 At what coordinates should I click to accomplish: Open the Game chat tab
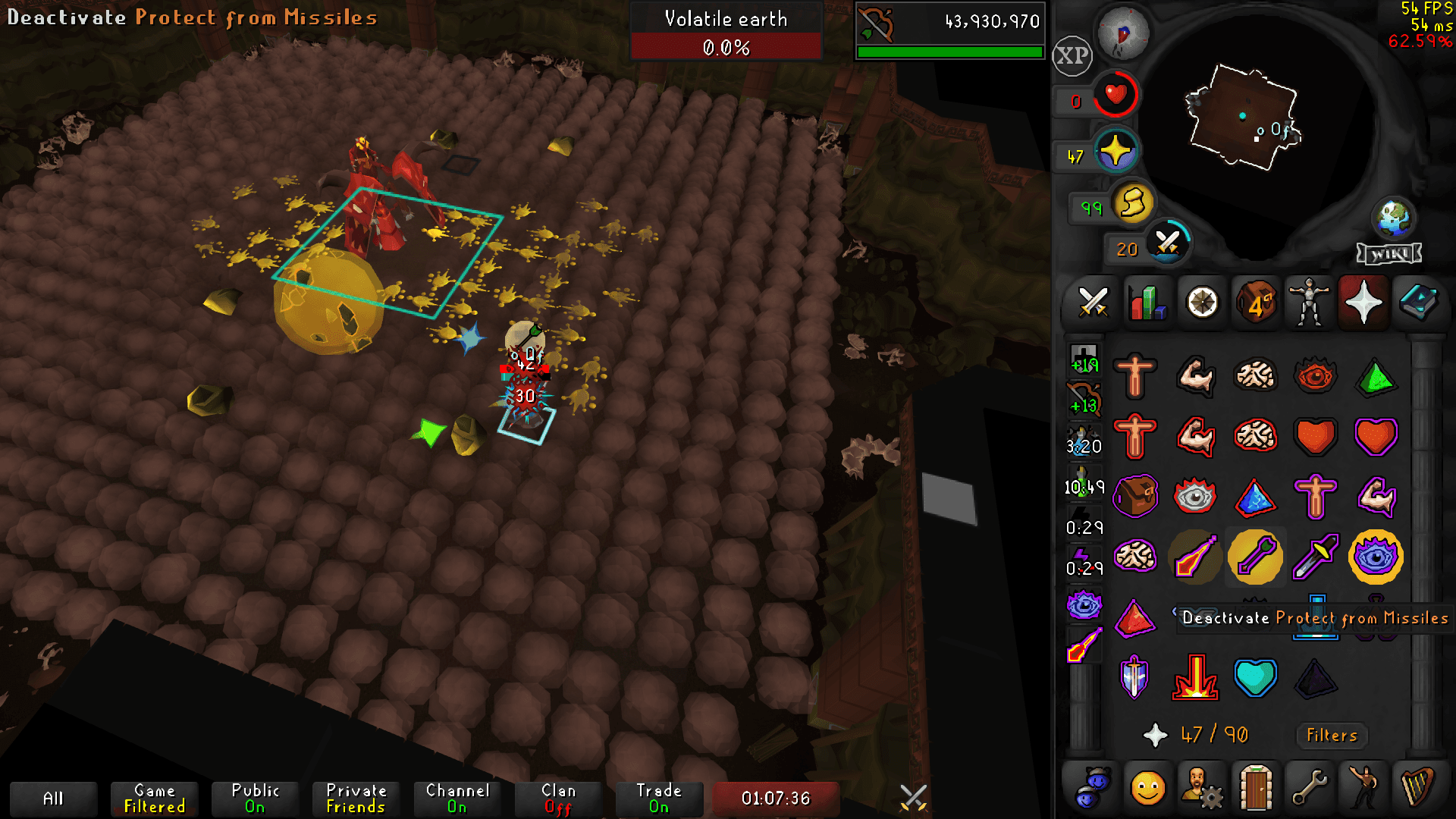tap(154, 798)
